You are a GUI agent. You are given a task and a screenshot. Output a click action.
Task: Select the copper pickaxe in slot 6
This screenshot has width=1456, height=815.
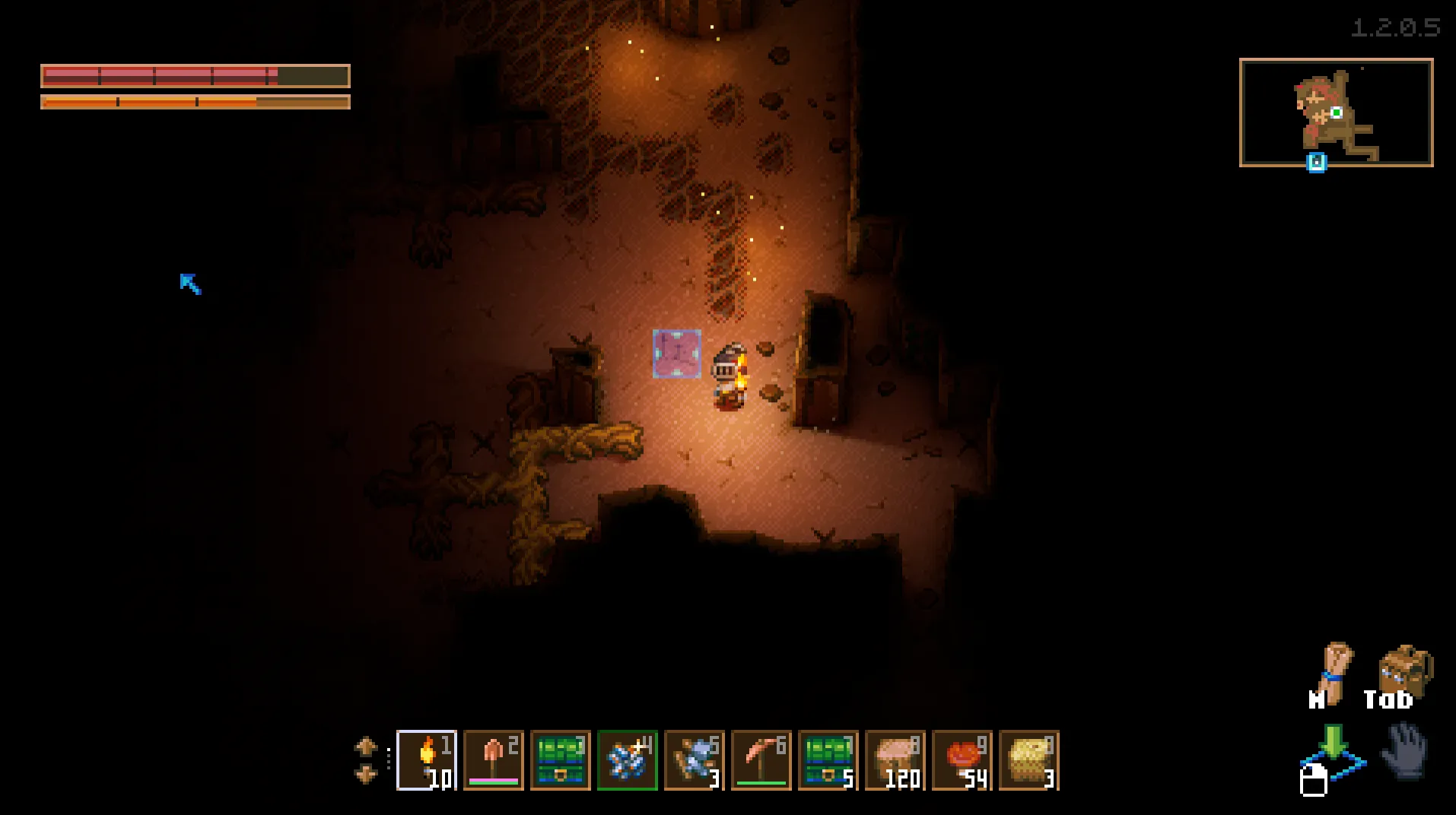(x=761, y=760)
